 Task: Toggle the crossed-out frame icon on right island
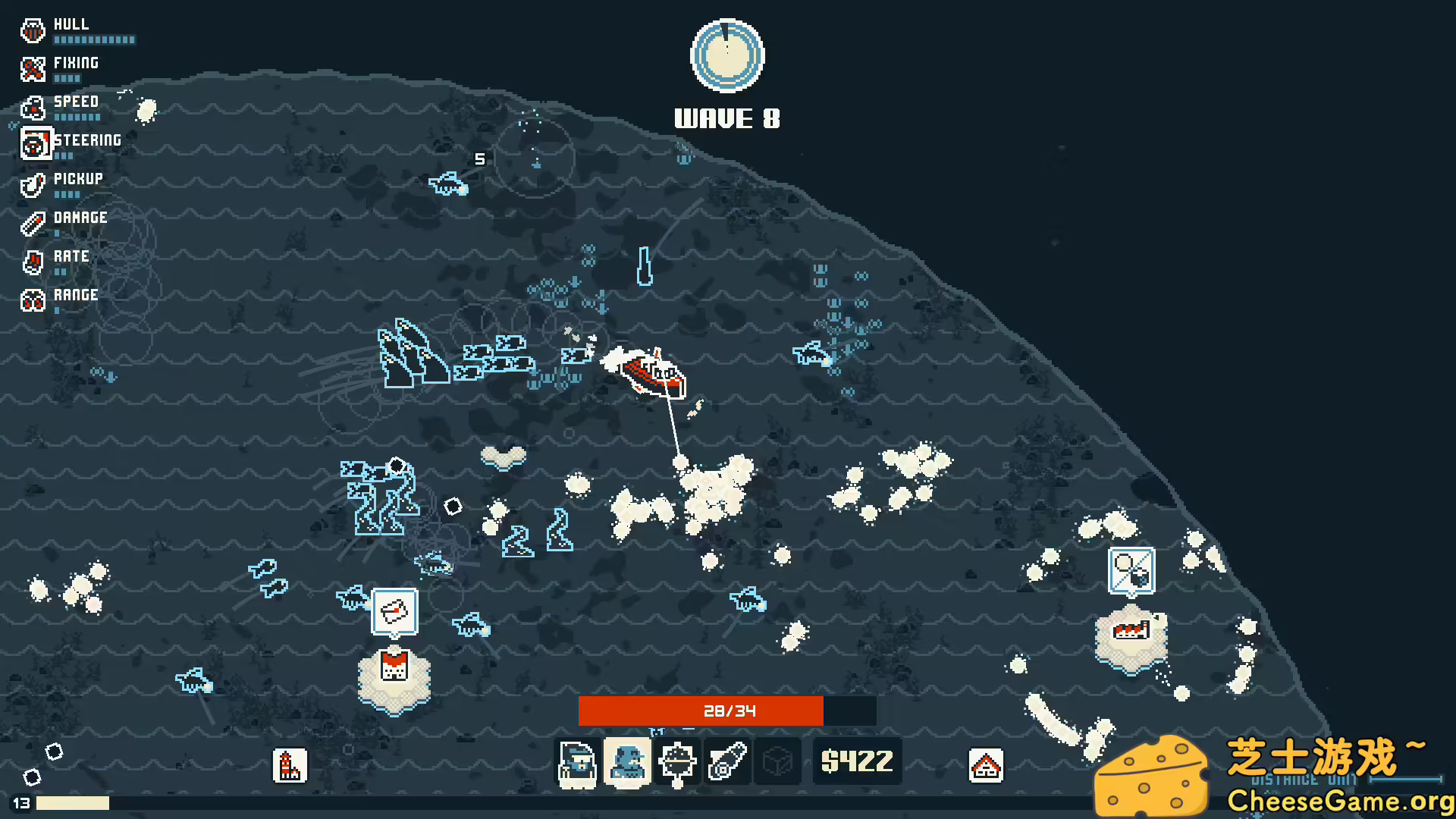tap(1131, 571)
